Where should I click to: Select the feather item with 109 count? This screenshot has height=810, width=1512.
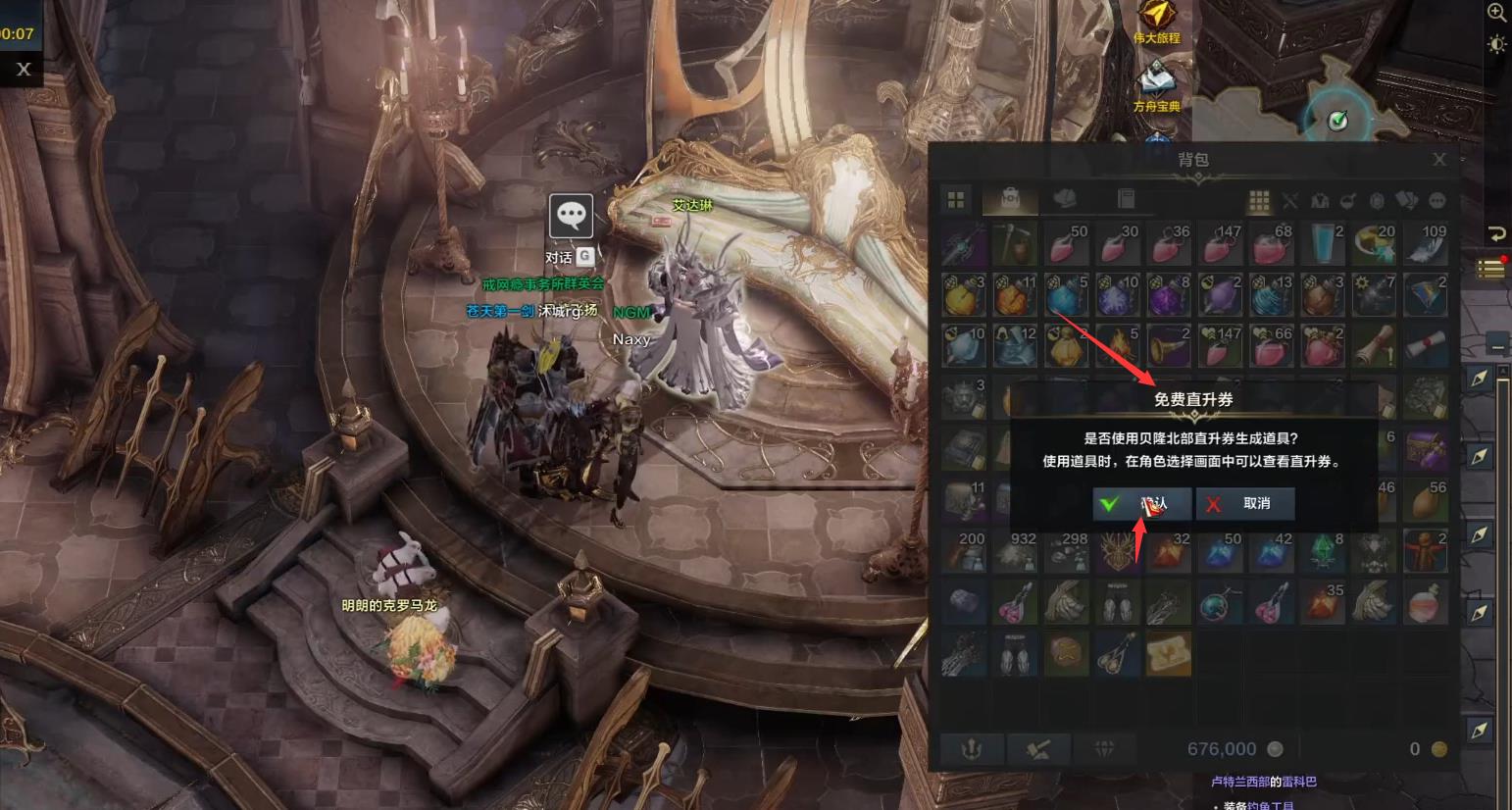[x=1424, y=243]
